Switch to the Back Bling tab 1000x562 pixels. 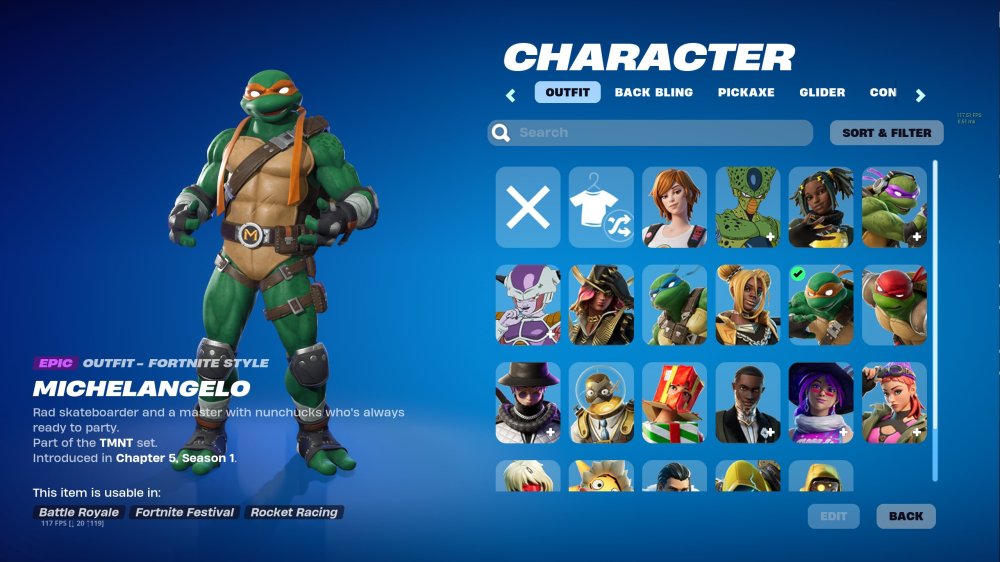coord(653,93)
